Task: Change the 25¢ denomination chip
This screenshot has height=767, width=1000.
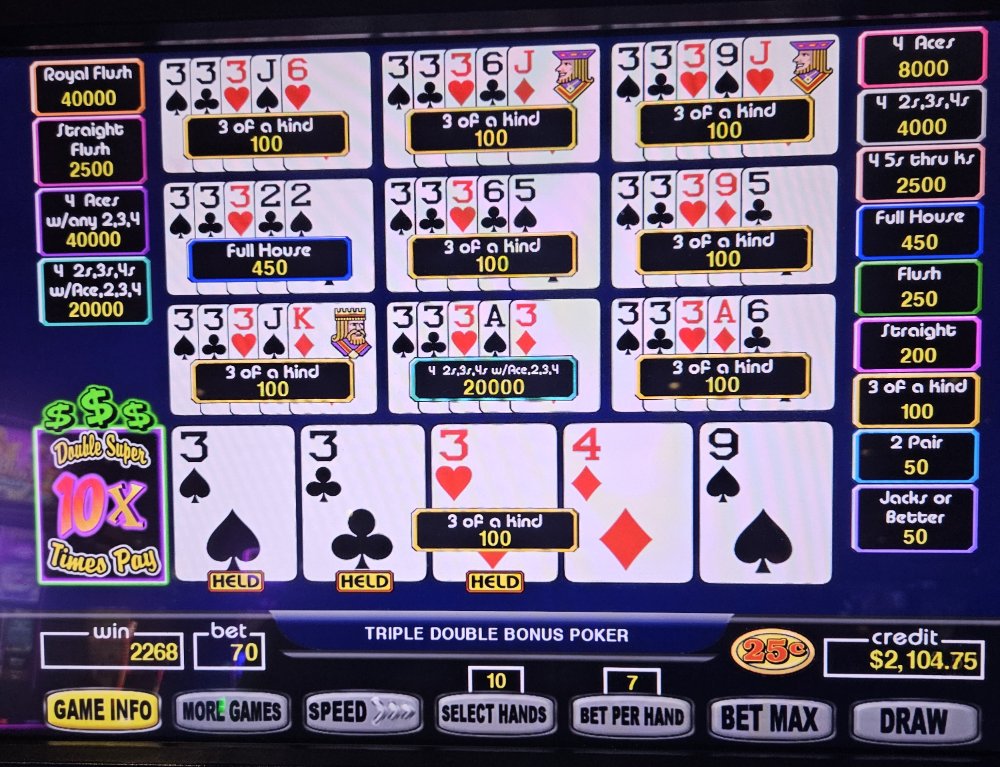Action: 773,651
